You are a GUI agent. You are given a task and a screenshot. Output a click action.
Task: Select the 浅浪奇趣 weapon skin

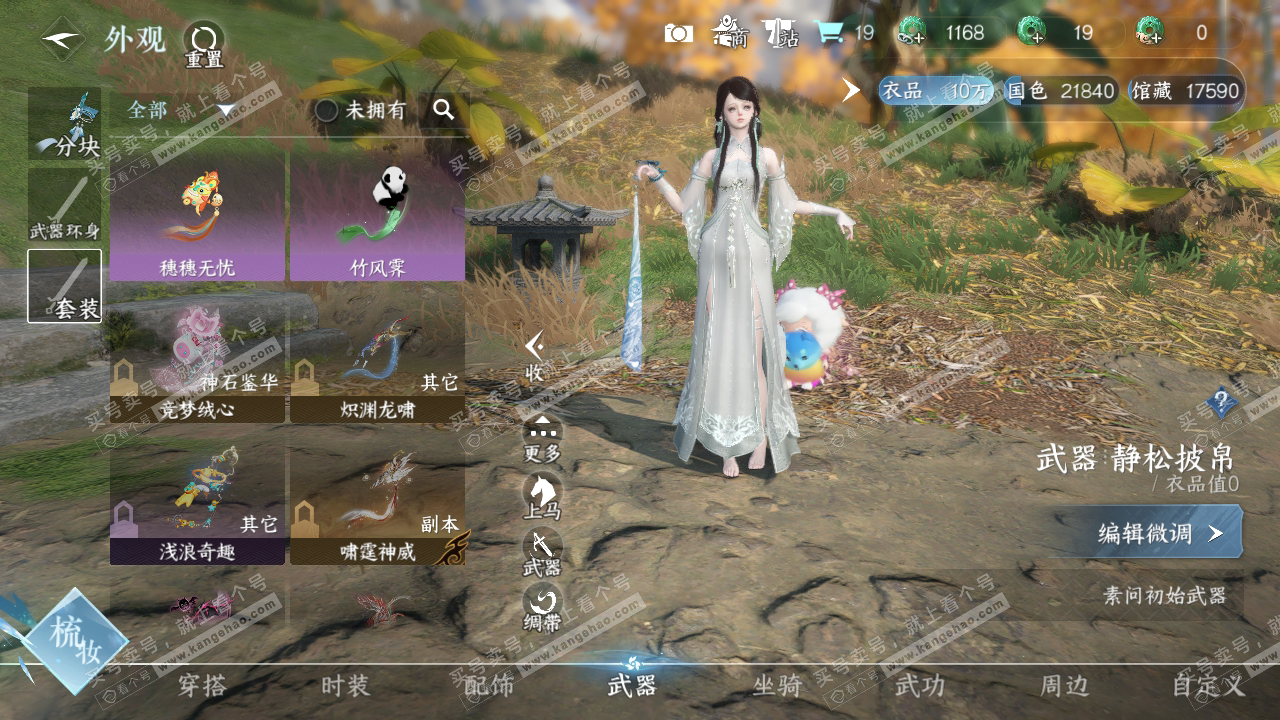[x=197, y=505]
